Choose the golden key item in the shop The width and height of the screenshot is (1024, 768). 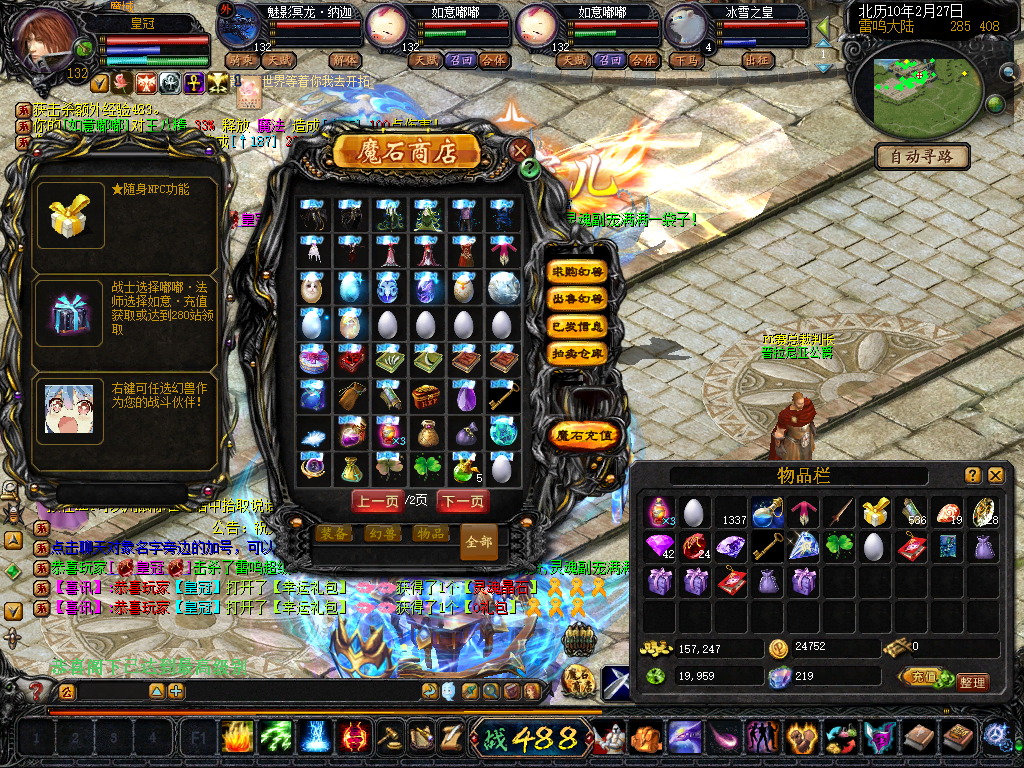tap(504, 396)
